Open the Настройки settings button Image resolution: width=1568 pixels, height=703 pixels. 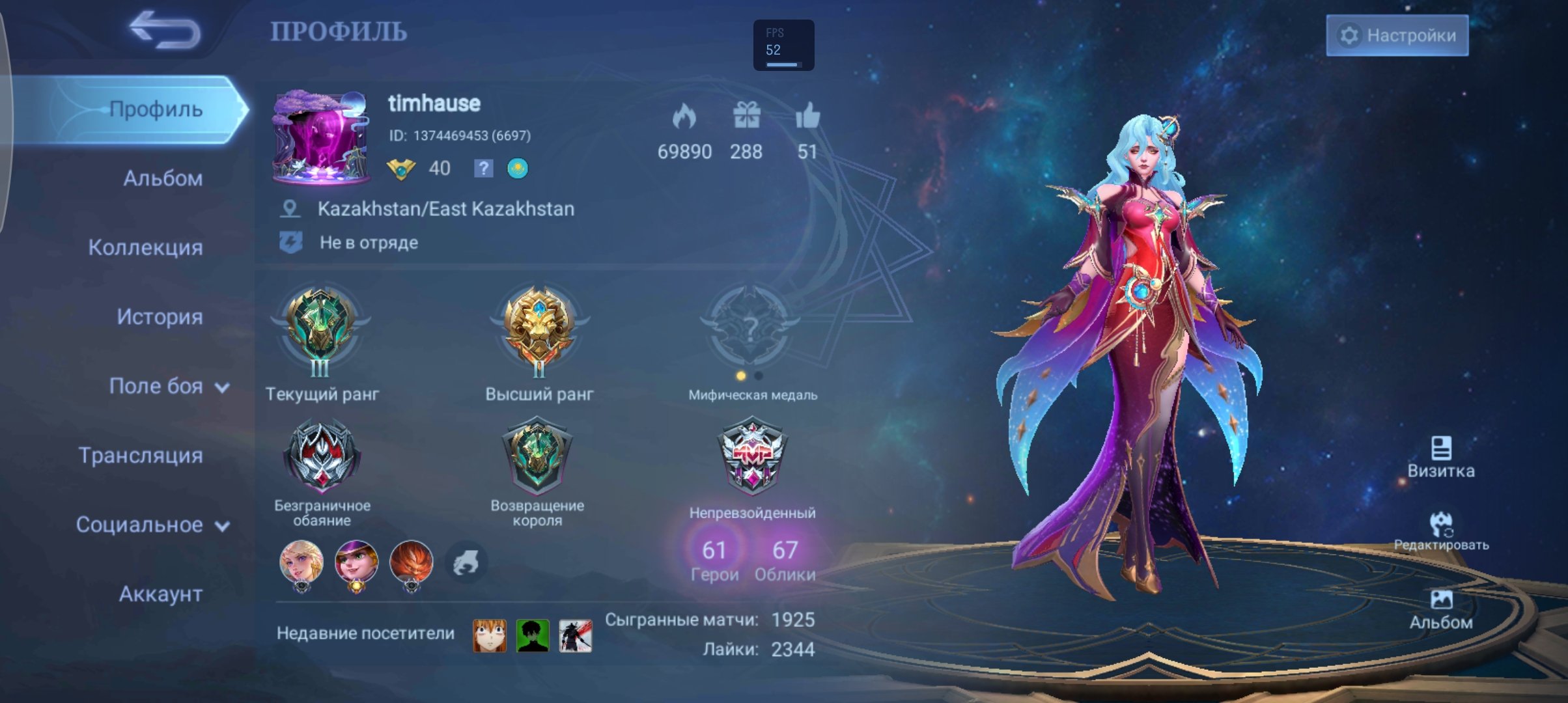click(1397, 35)
